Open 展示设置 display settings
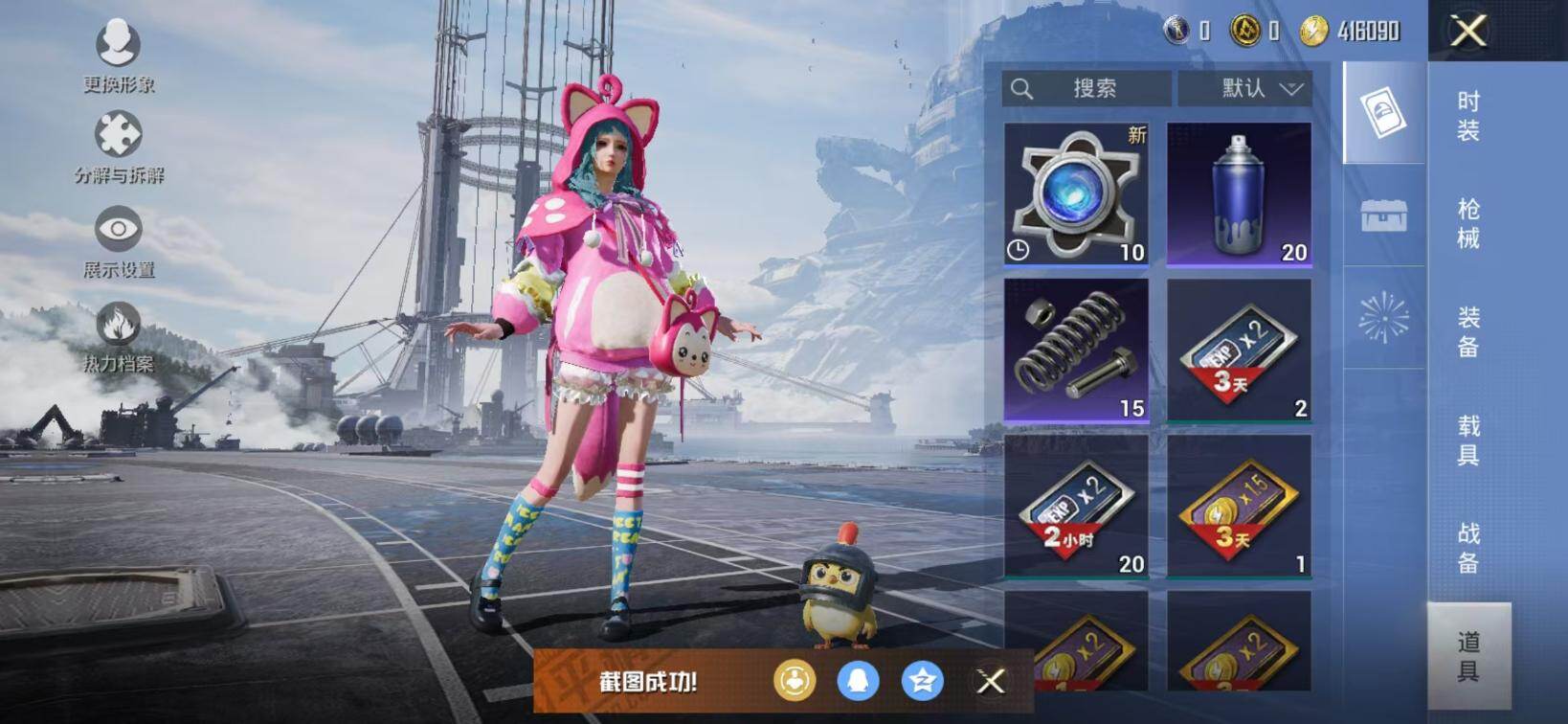Viewport: 1568px width, 724px height. [118, 241]
